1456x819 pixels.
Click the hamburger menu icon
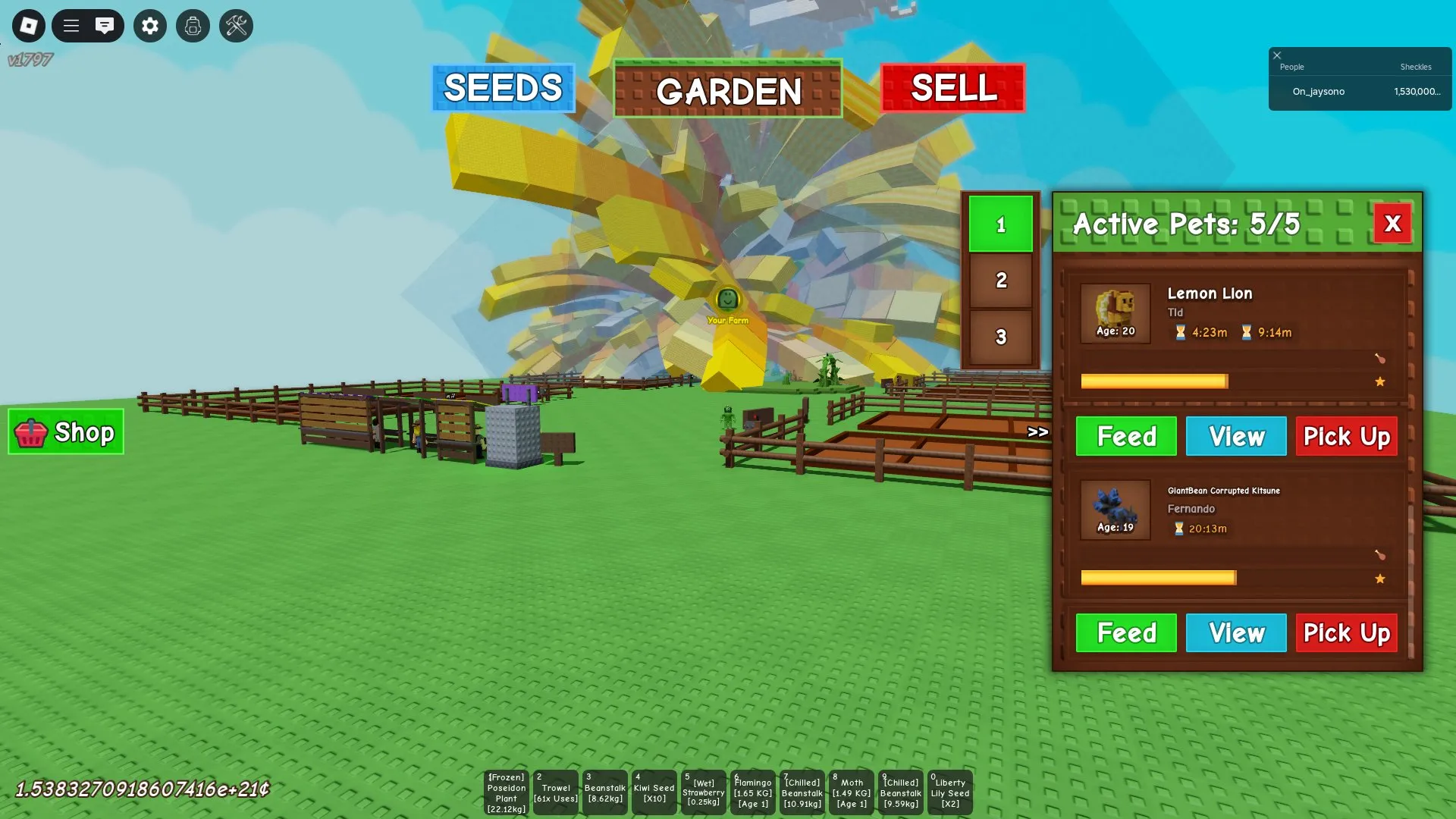point(71,26)
